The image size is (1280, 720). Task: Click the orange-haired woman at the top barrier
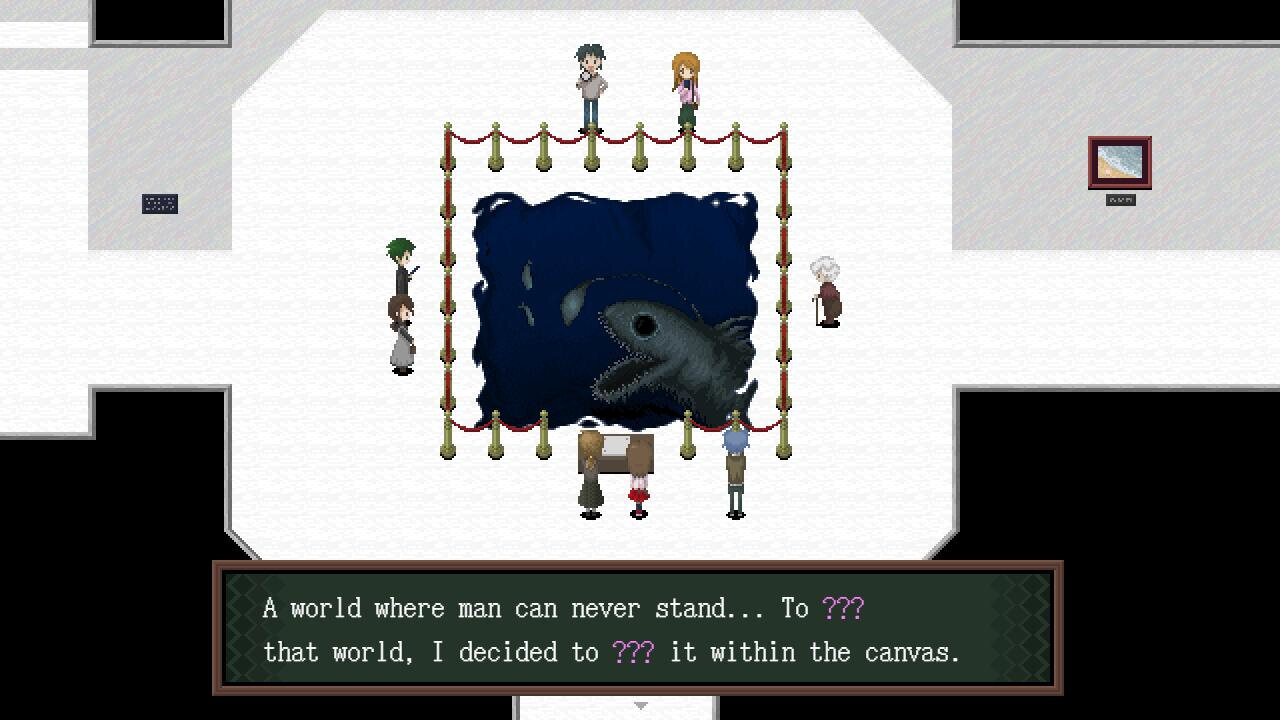[686, 80]
